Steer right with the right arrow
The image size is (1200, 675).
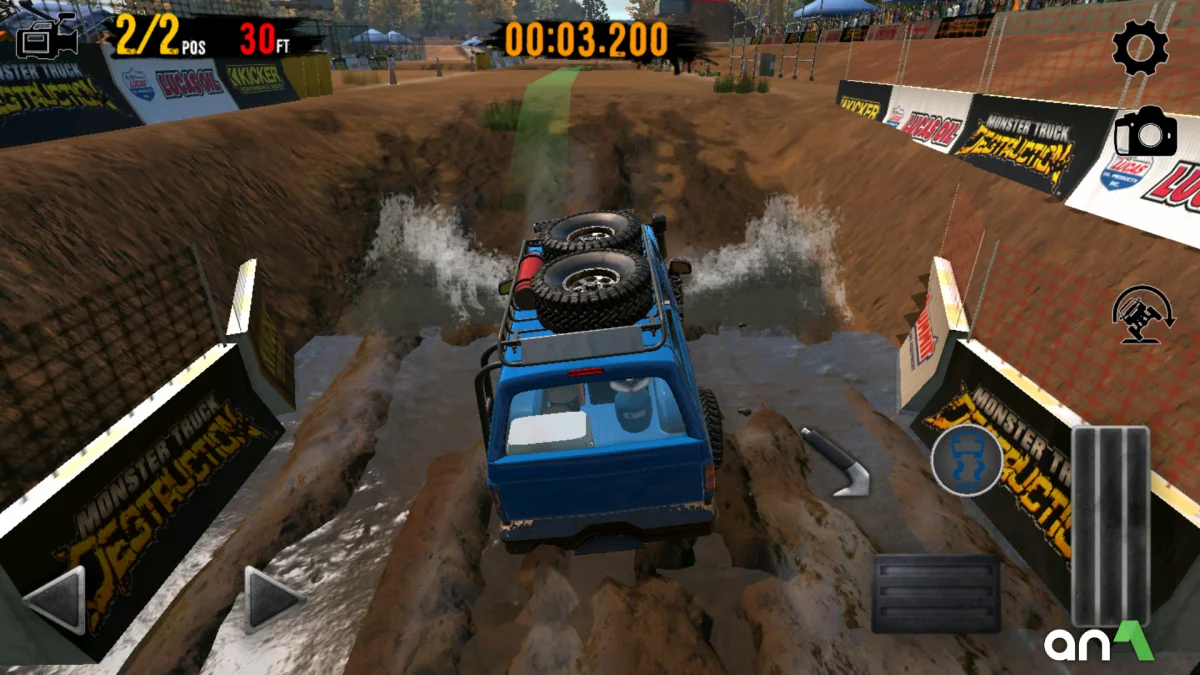tap(272, 600)
